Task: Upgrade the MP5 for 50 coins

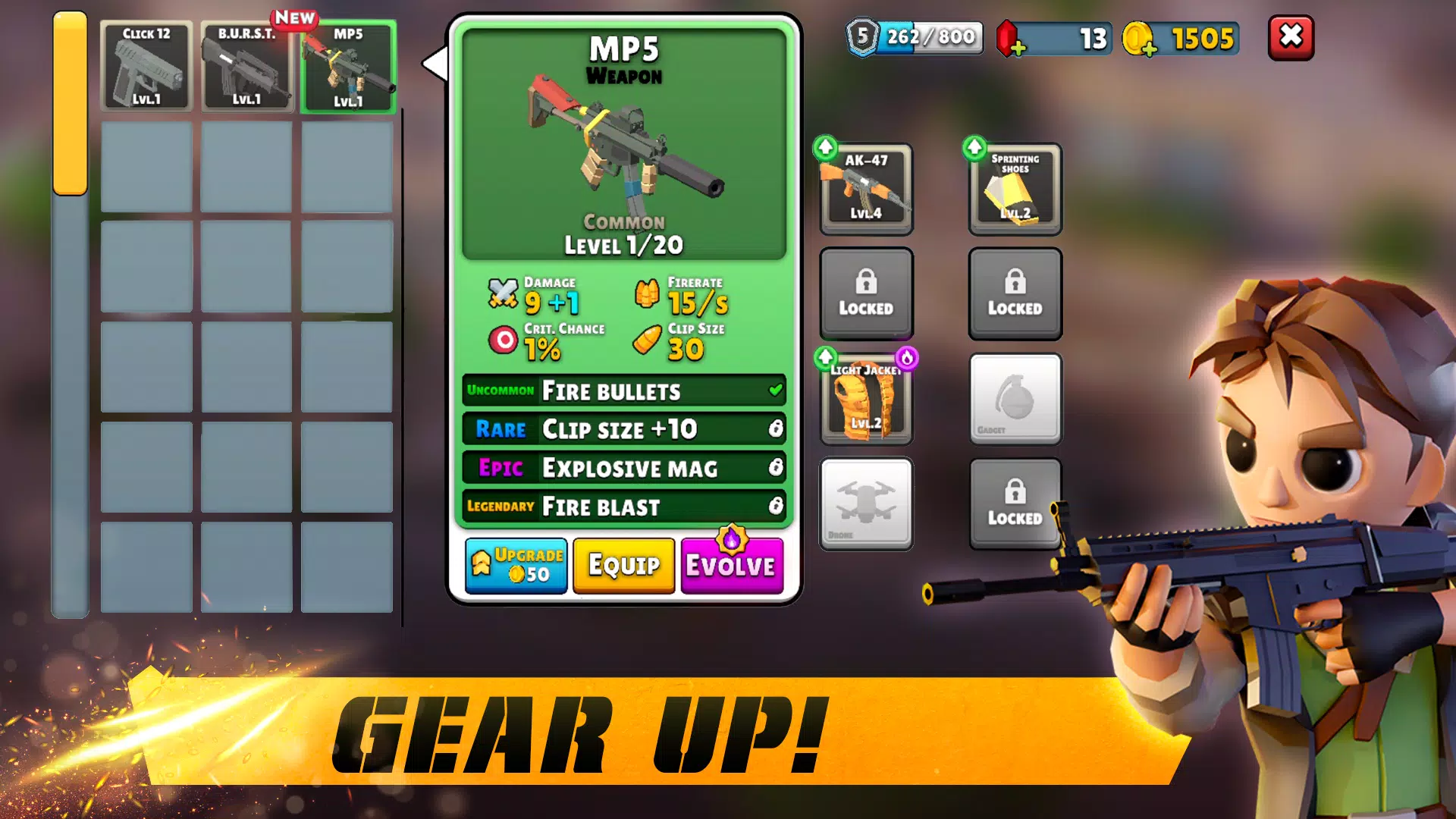Action: (x=516, y=566)
